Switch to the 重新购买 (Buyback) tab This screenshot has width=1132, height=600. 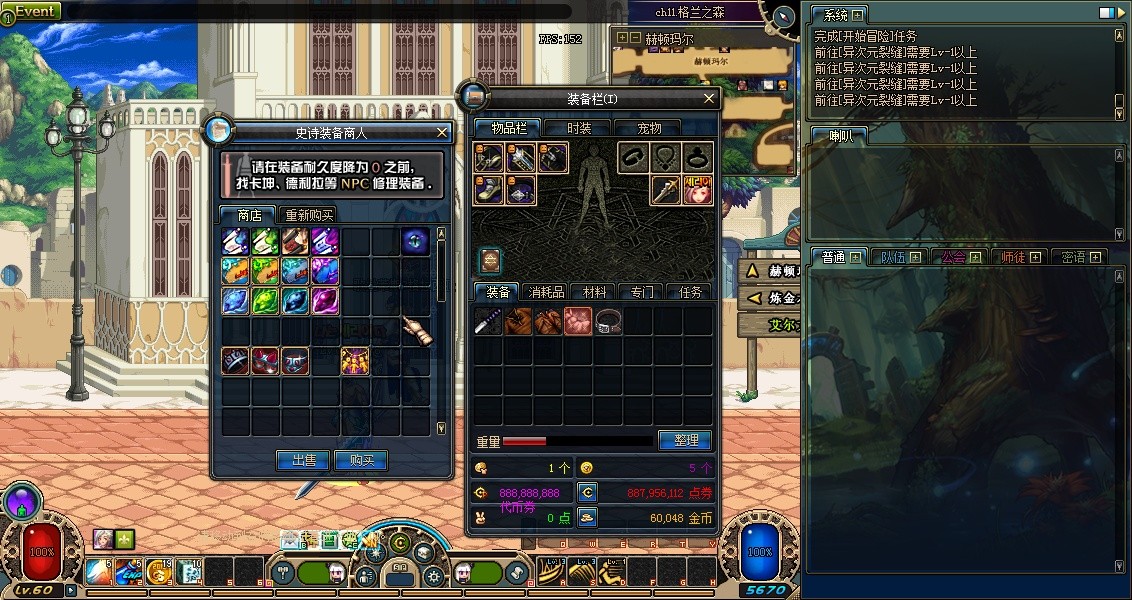pos(310,215)
